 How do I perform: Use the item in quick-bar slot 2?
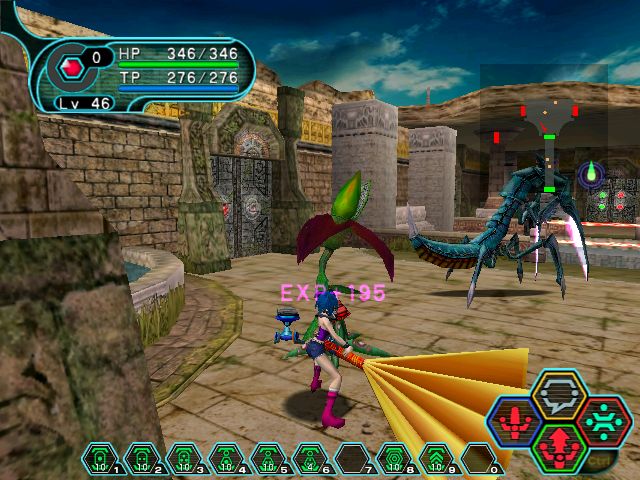click(142, 460)
